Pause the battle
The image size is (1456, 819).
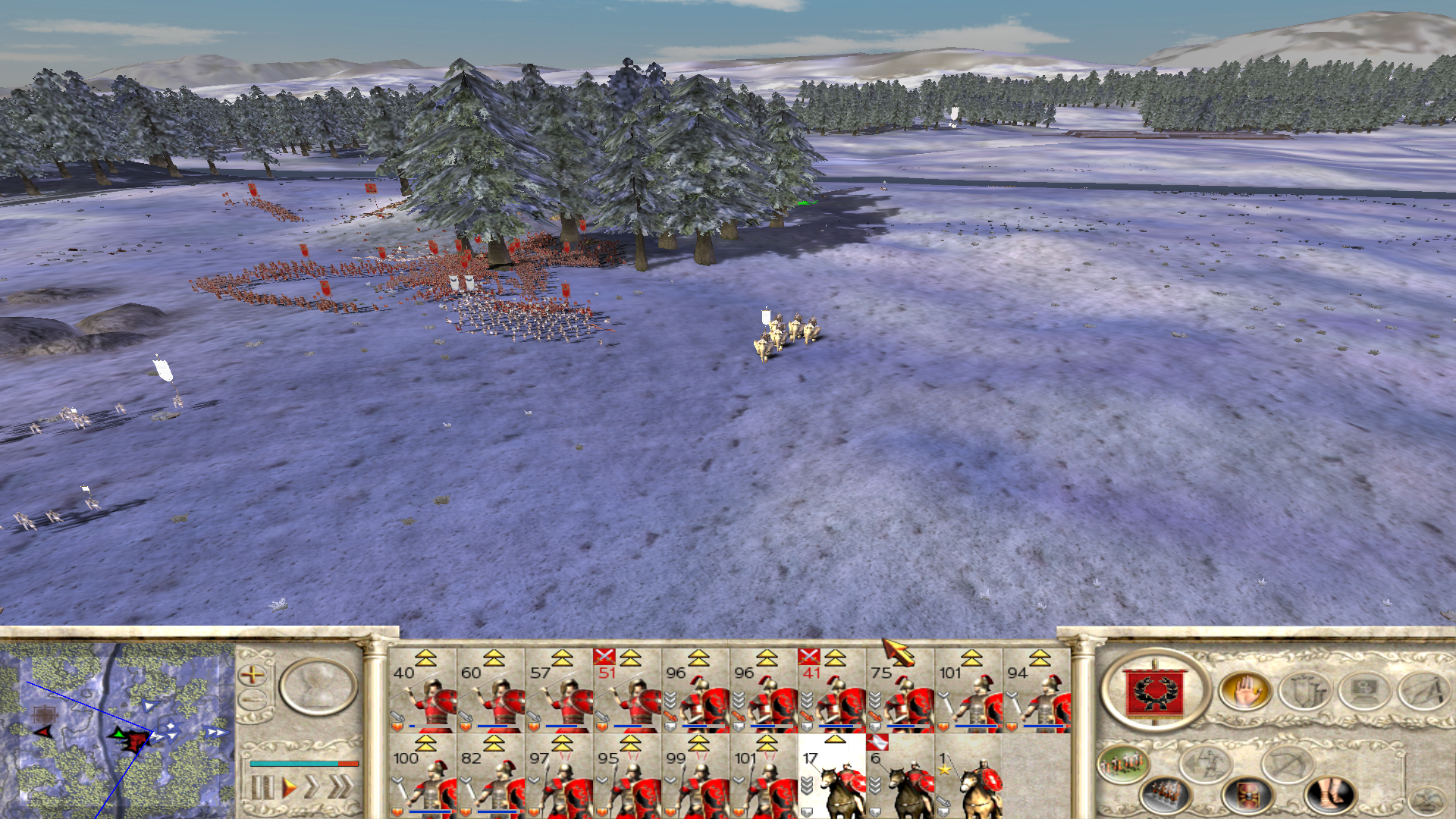pos(261,787)
